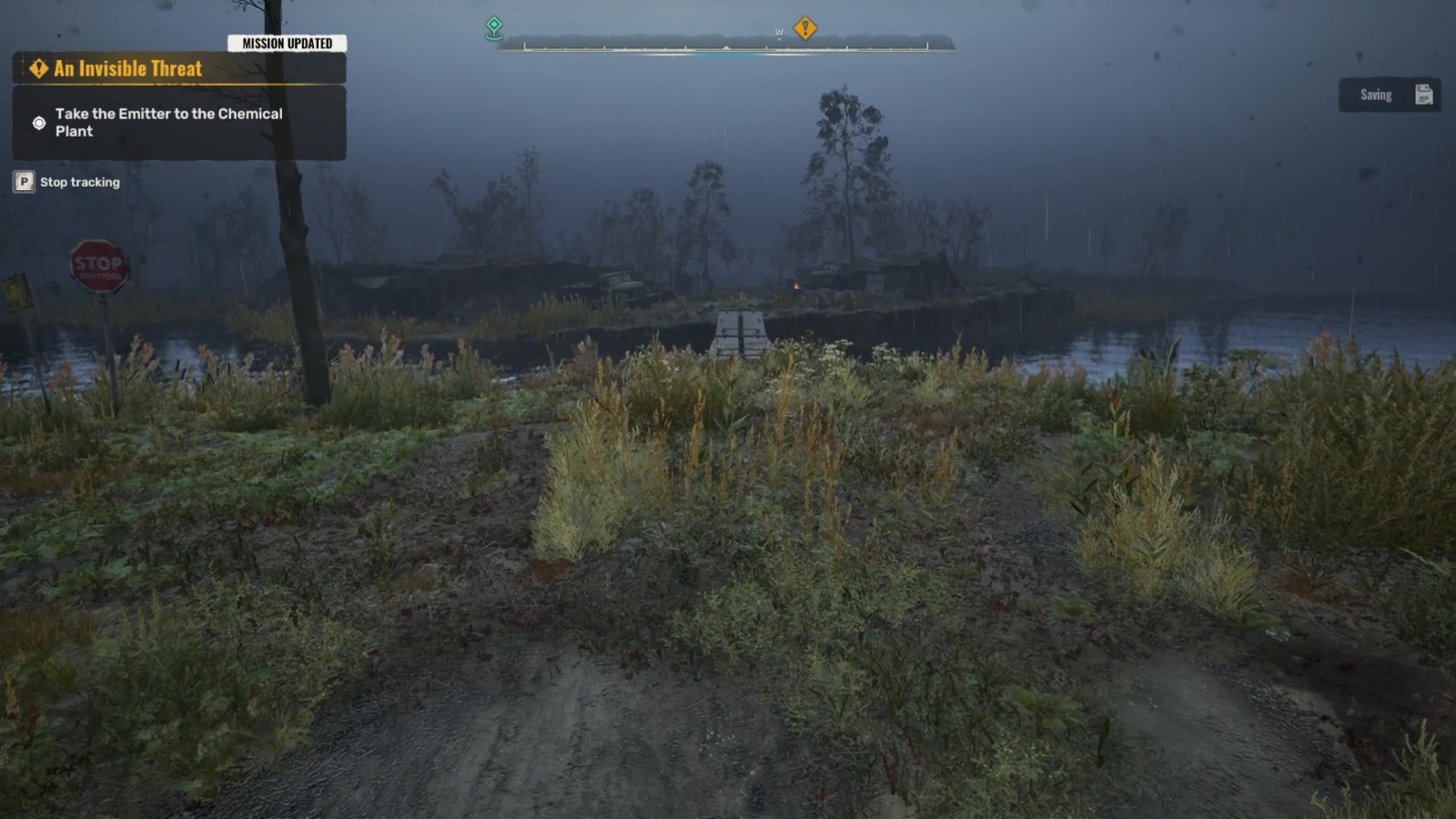
Task: Click the W cardinal direction on the compass
Action: tap(779, 31)
